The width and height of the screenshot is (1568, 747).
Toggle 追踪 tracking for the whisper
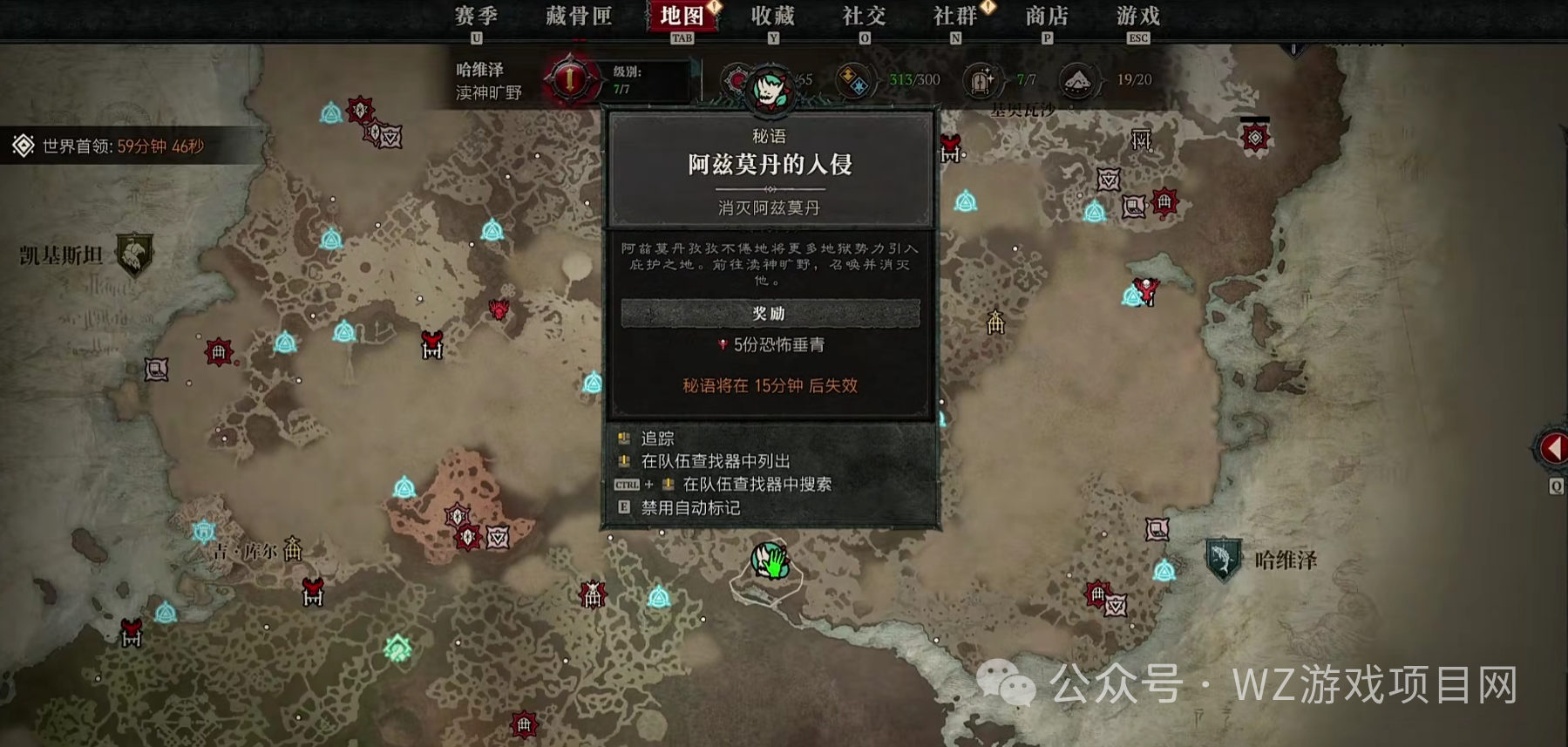pos(658,438)
